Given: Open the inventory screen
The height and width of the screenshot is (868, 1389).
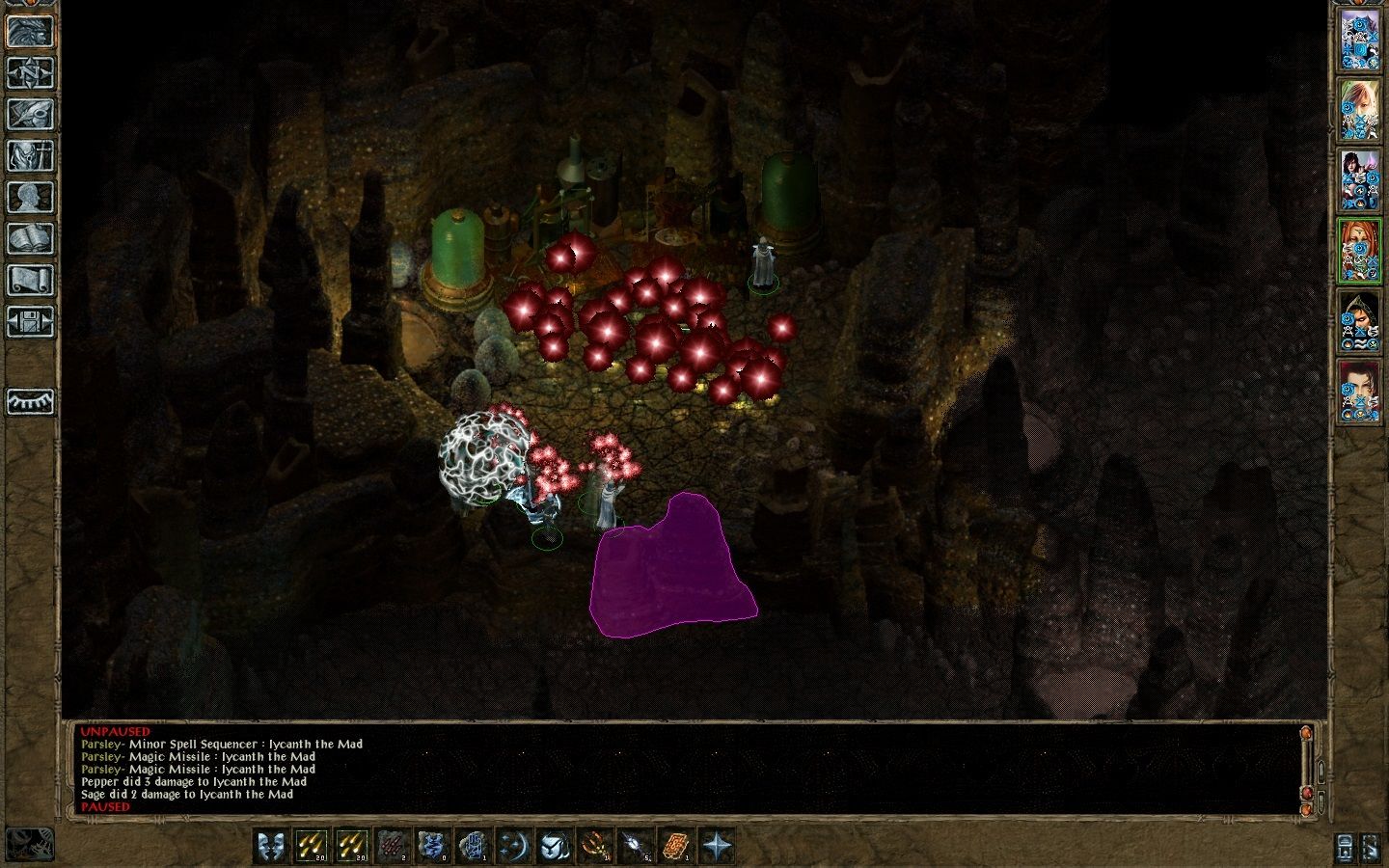Looking at the screenshot, I should tap(30, 155).
